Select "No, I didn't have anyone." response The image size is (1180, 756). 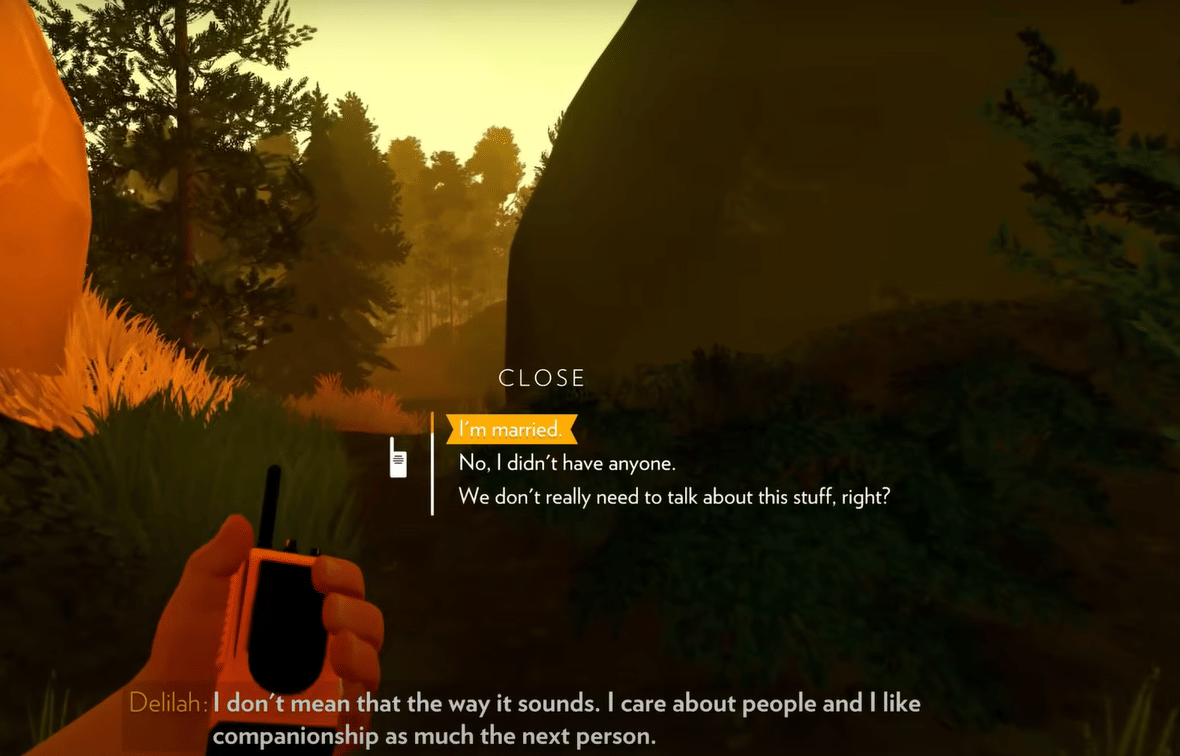567,463
